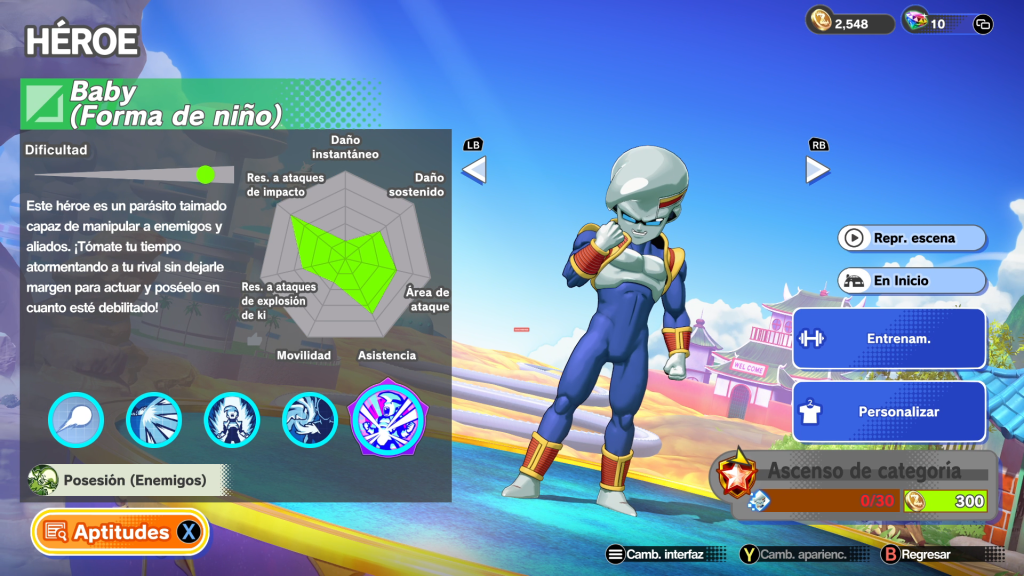
Task: Toggle the En Inicio button
Action: click(912, 281)
